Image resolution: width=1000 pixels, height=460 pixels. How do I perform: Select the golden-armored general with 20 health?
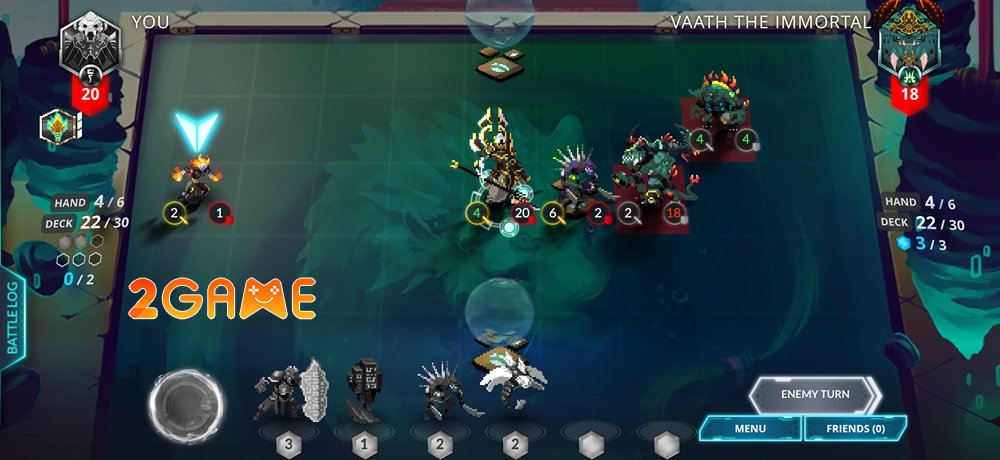pyautogui.click(x=496, y=160)
